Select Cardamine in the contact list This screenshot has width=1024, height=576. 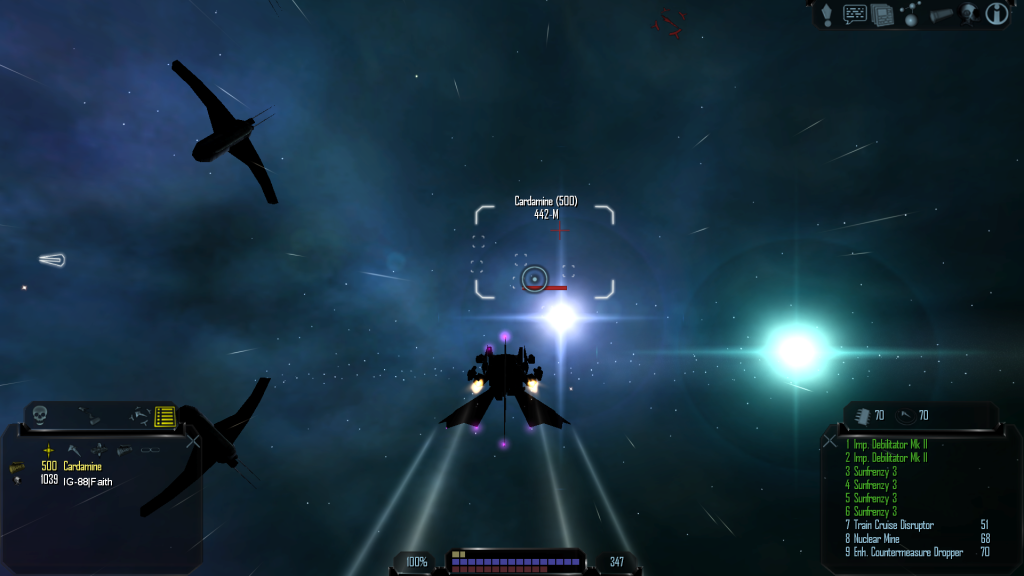point(82,466)
